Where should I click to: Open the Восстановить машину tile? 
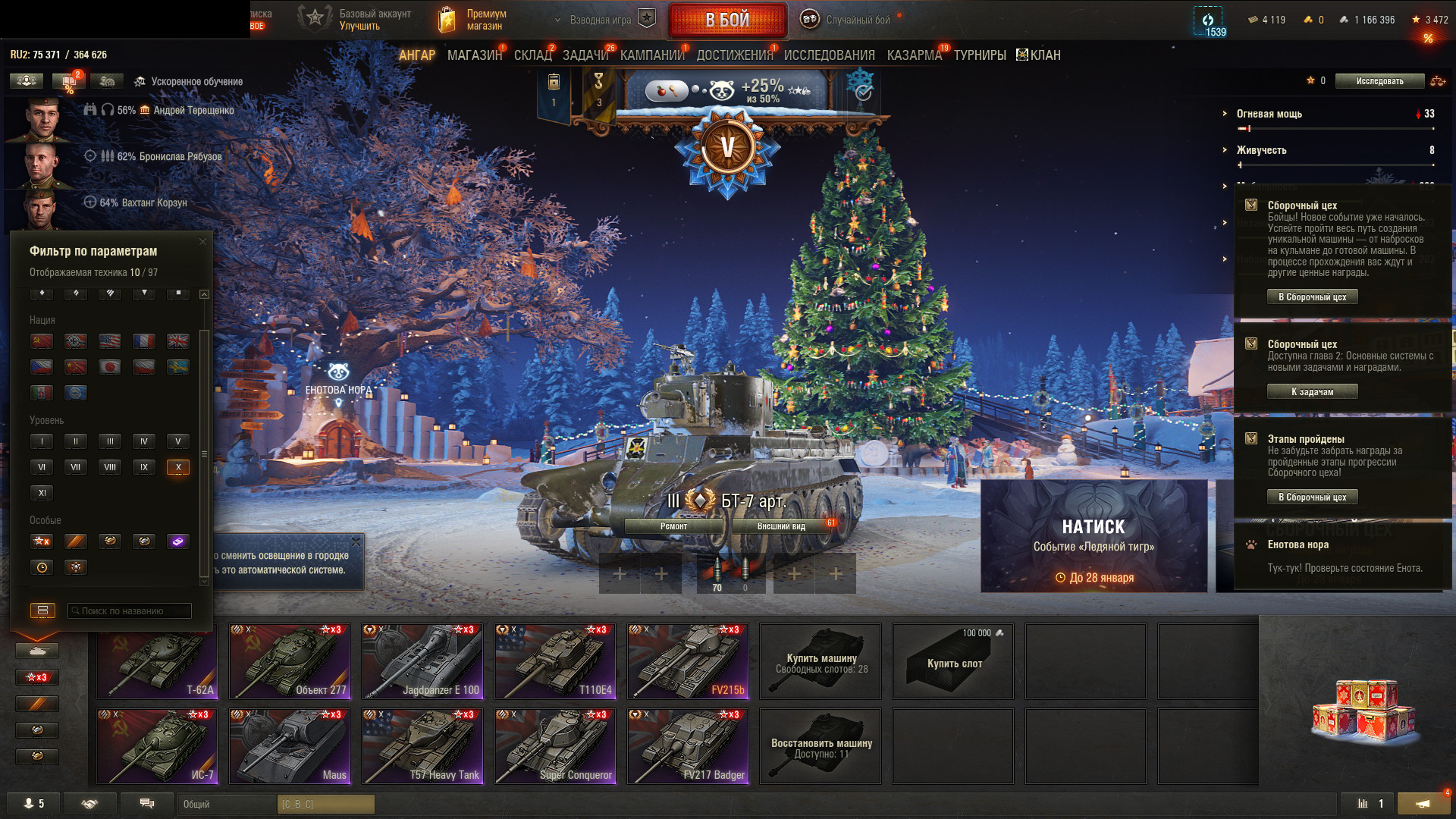coord(821,746)
